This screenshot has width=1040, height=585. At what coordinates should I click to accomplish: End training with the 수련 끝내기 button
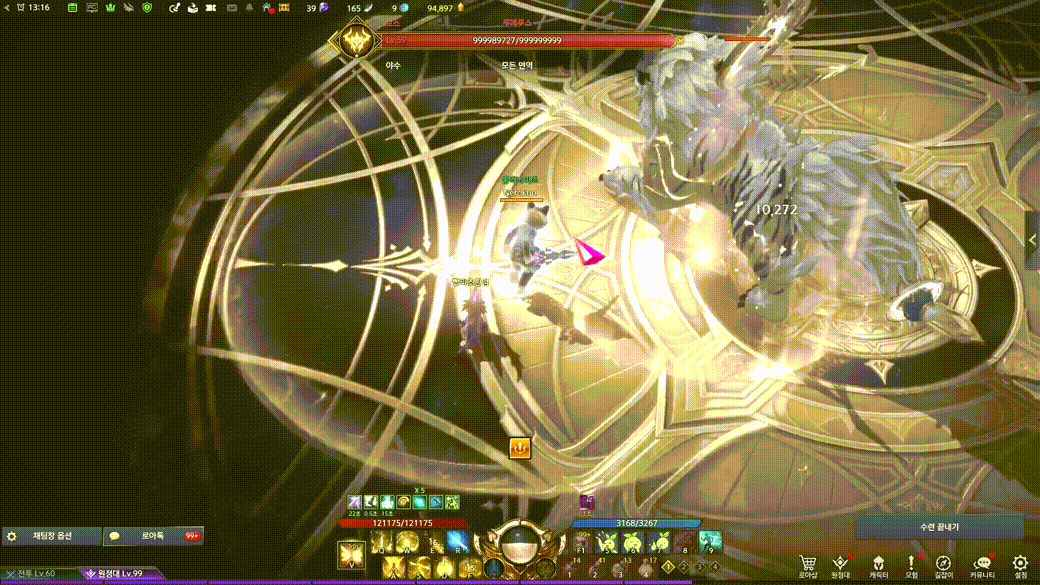[939, 526]
